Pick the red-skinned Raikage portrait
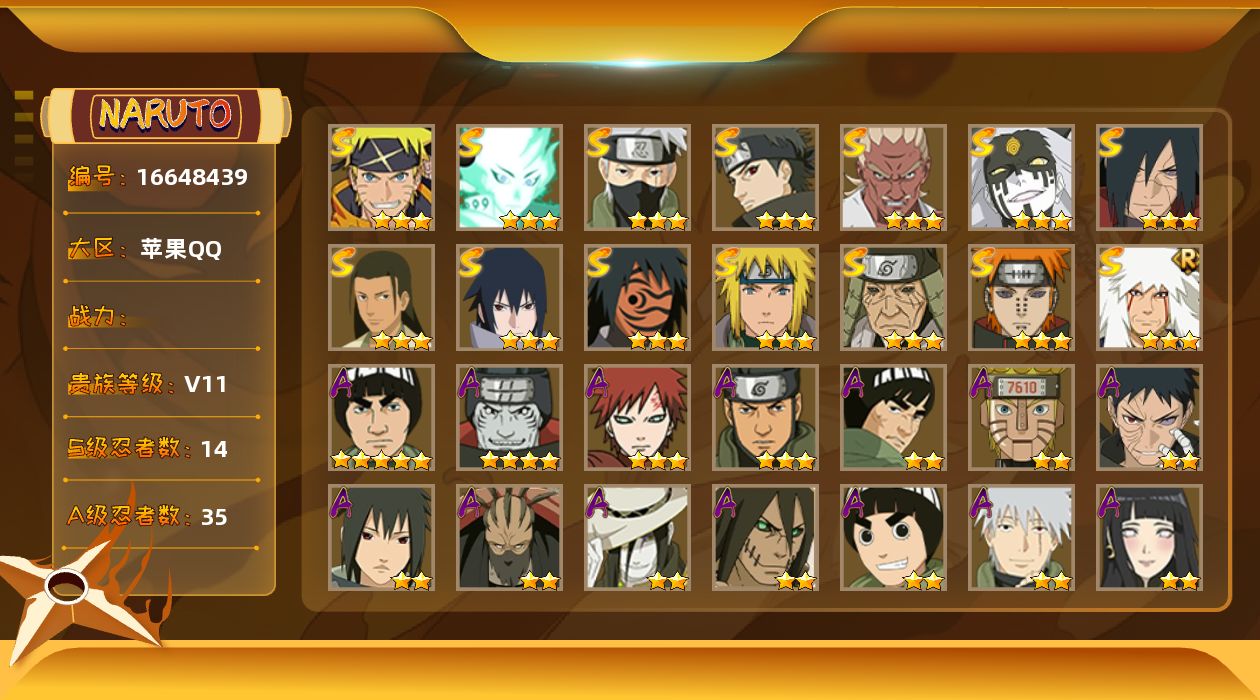 click(x=893, y=178)
